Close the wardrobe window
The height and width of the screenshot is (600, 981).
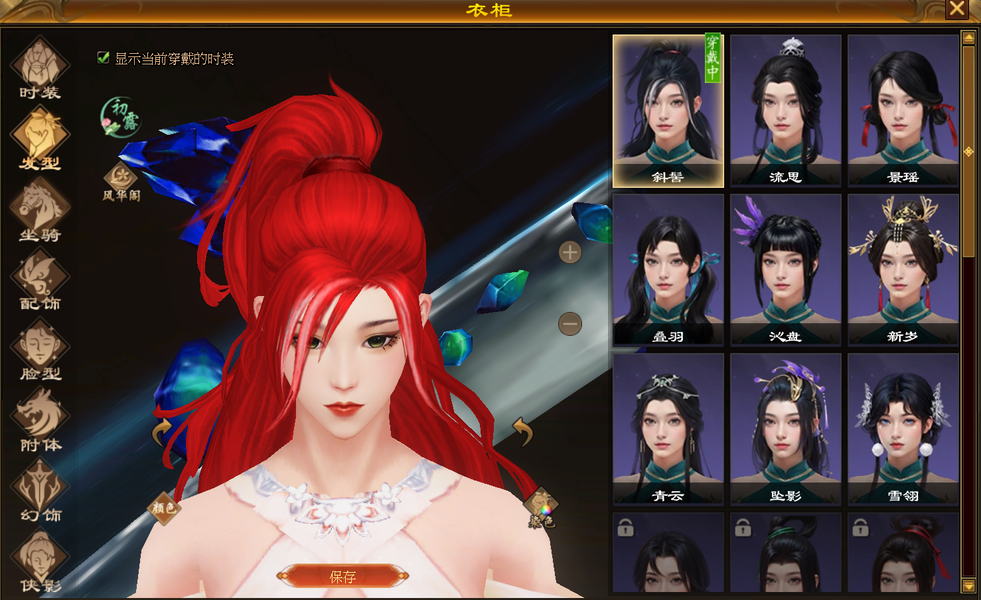pyautogui.click(x=957, y=9)
